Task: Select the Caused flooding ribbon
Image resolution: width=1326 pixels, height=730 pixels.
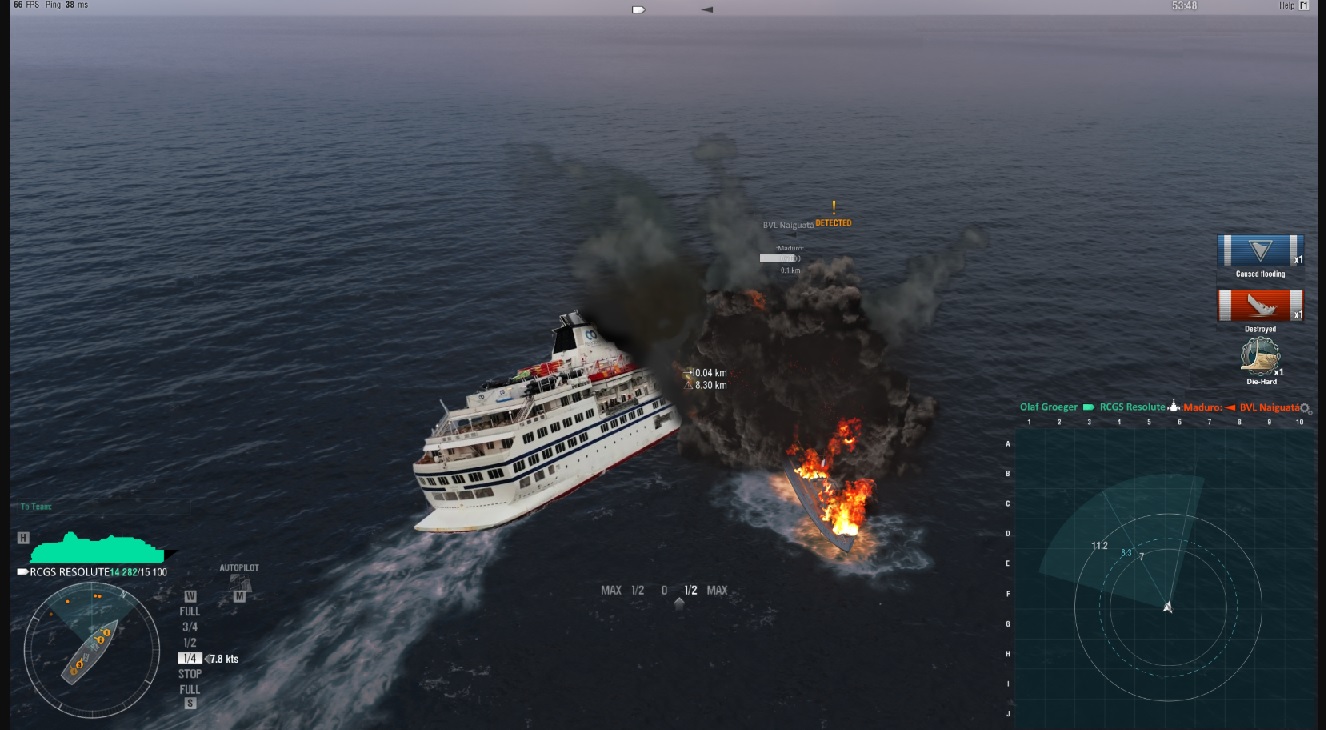Action: coord(1259,250)
